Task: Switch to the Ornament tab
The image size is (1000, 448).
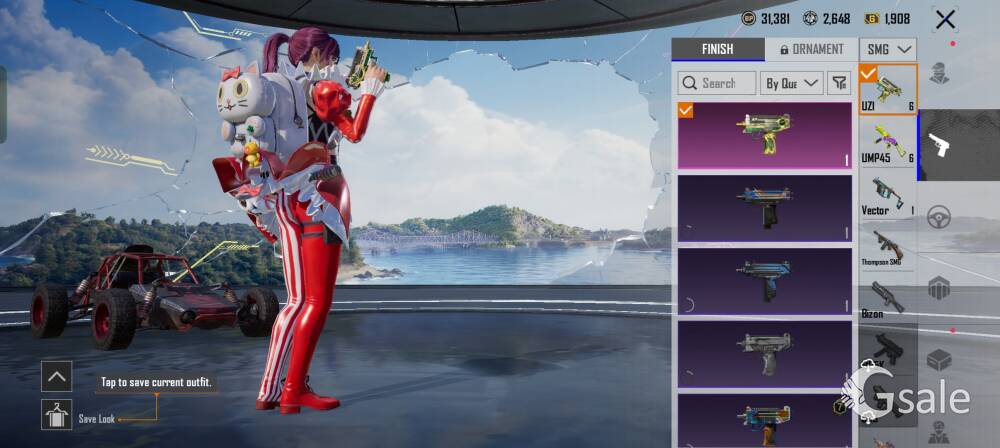Action: click(x=811, y=49)
